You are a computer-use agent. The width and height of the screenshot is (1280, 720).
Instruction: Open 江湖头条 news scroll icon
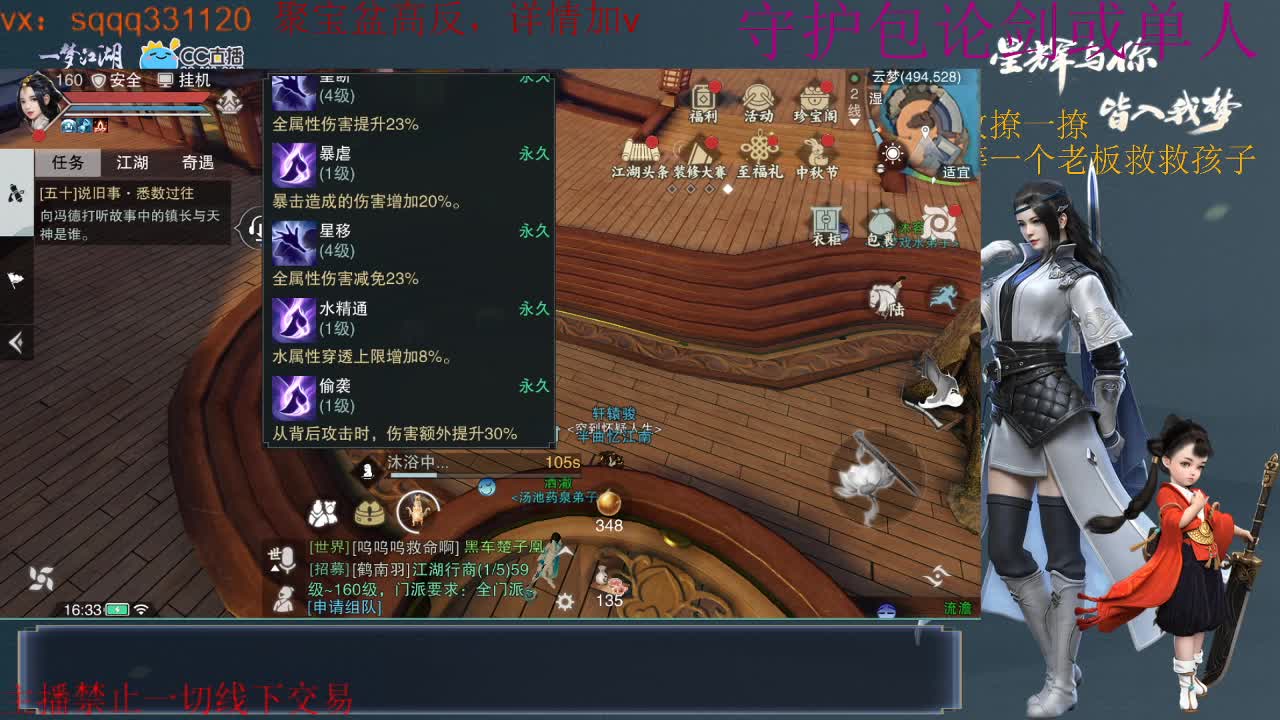tap(641, 150)
